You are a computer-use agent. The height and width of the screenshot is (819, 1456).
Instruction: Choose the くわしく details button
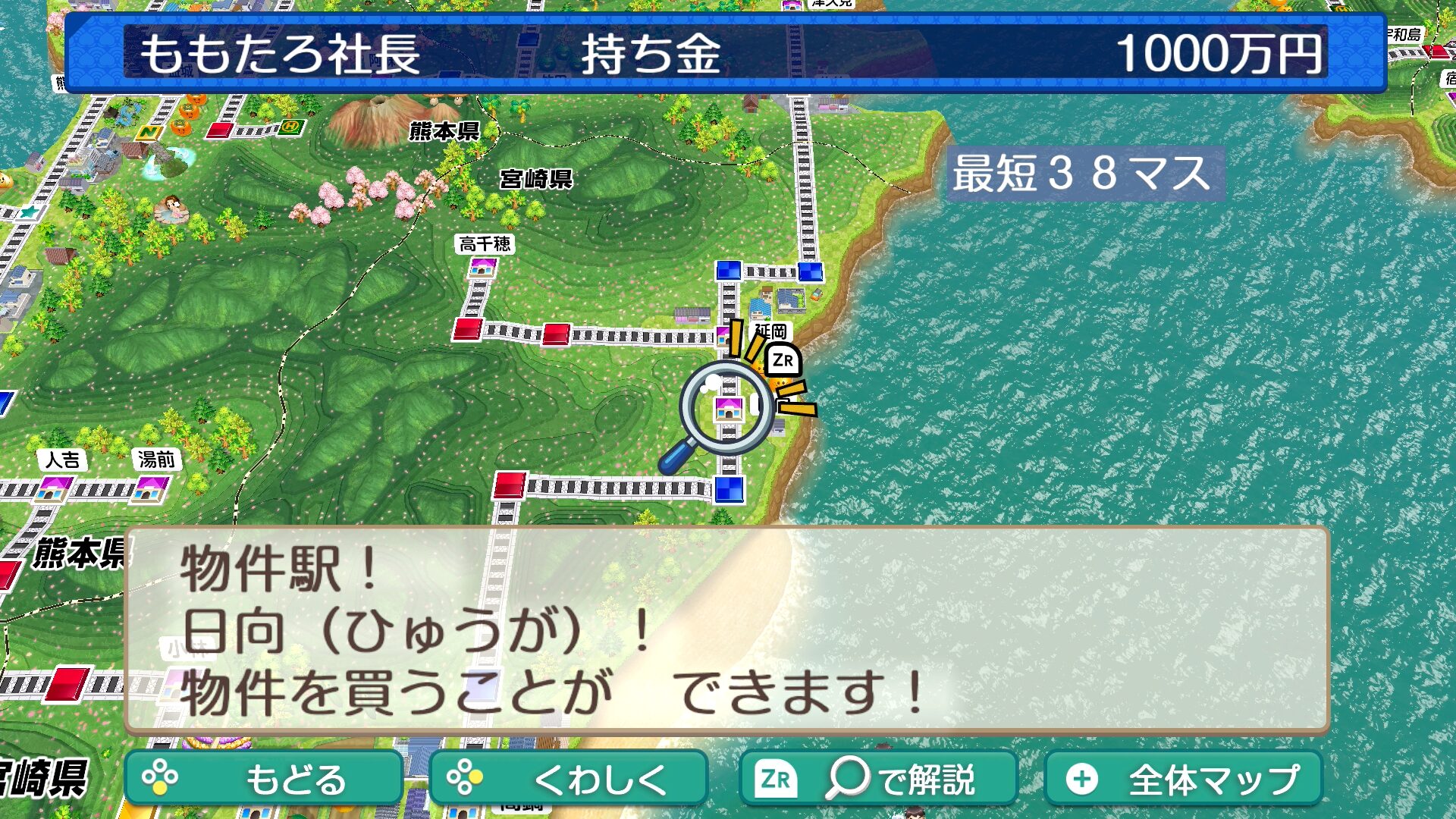pyautogui.click(x=568, y=778)
